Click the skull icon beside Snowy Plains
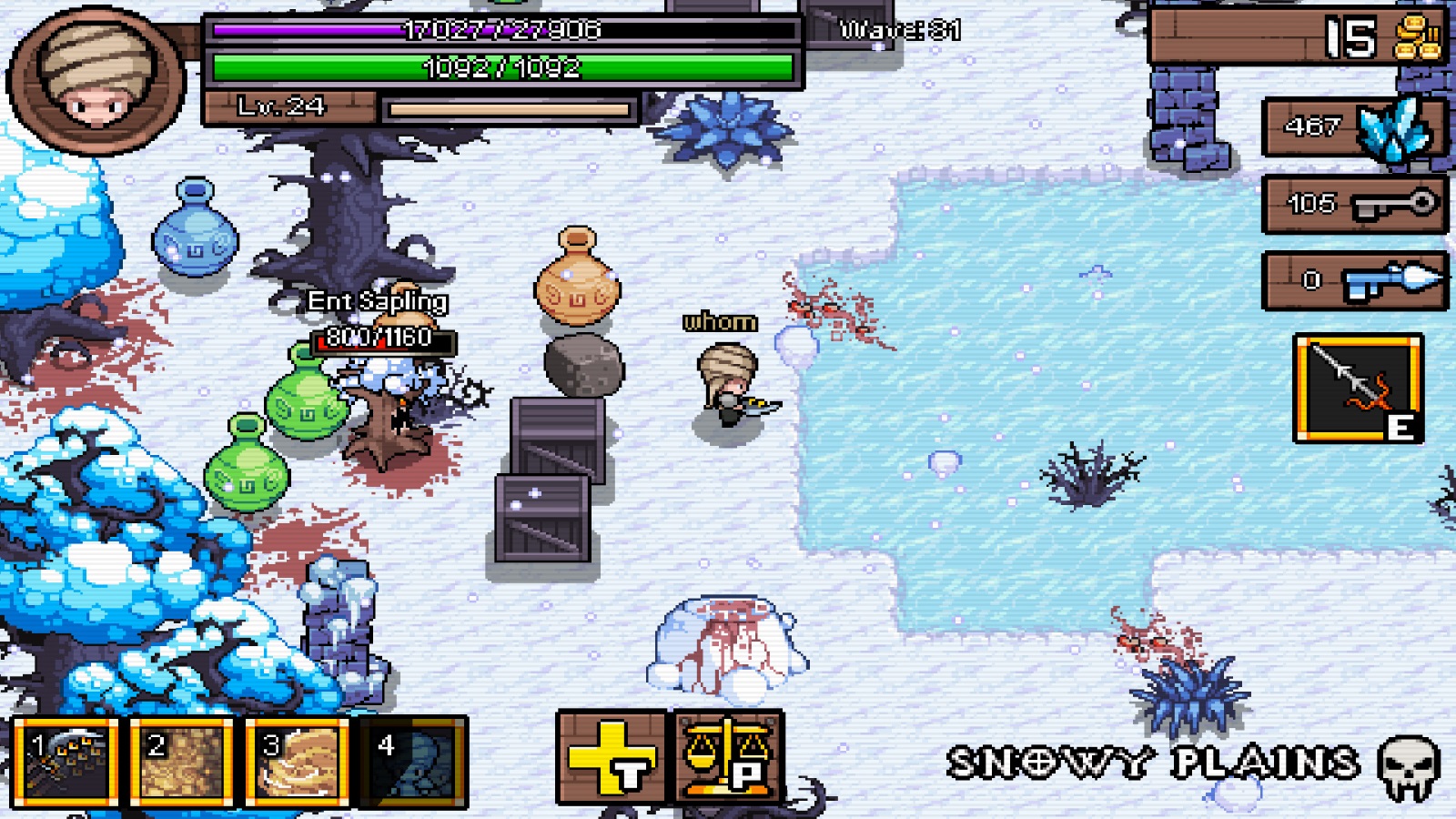 (1409, 766)
